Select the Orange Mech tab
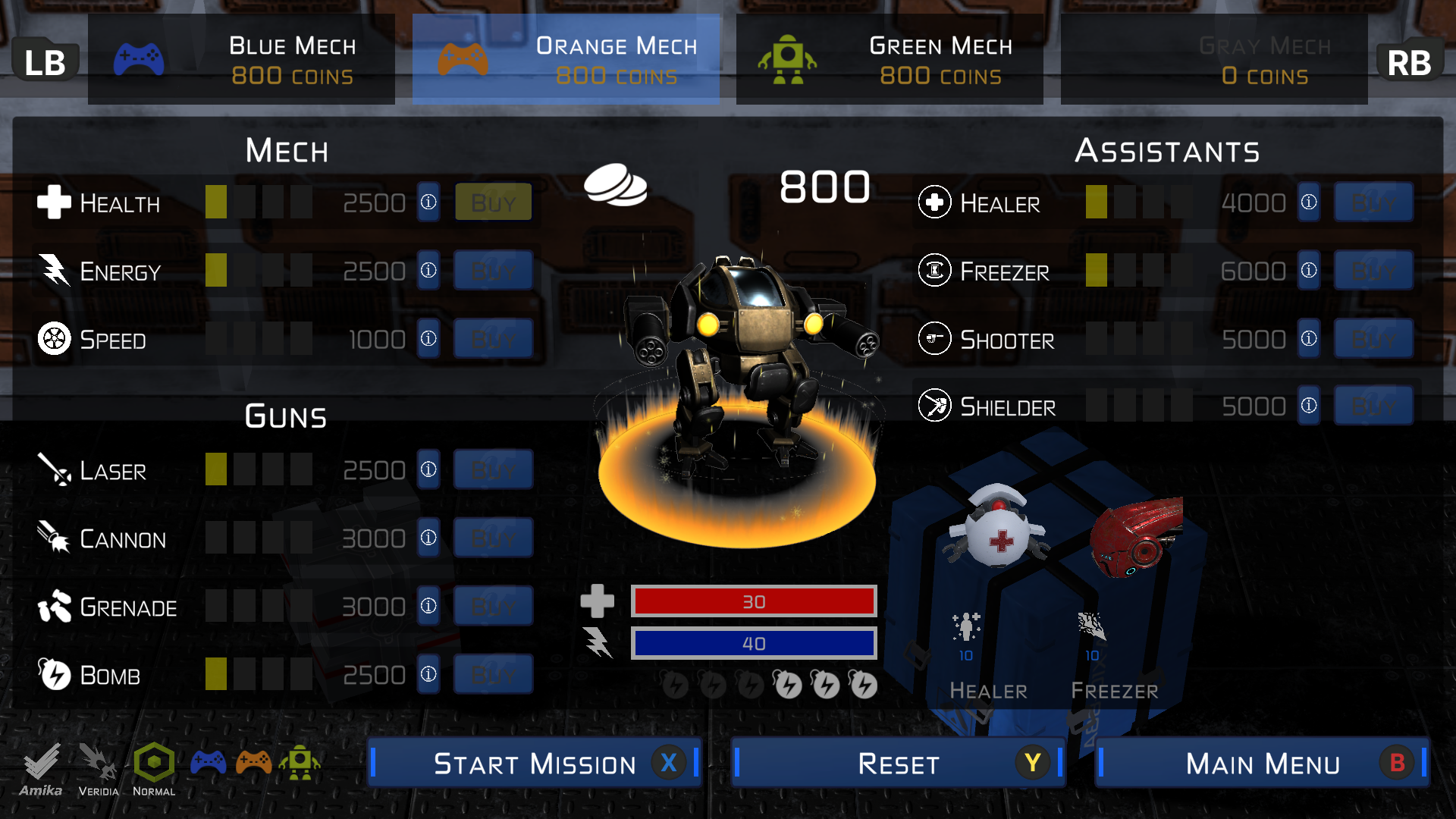The height and width of the screenshot is (819, 1456). [566, 60]
